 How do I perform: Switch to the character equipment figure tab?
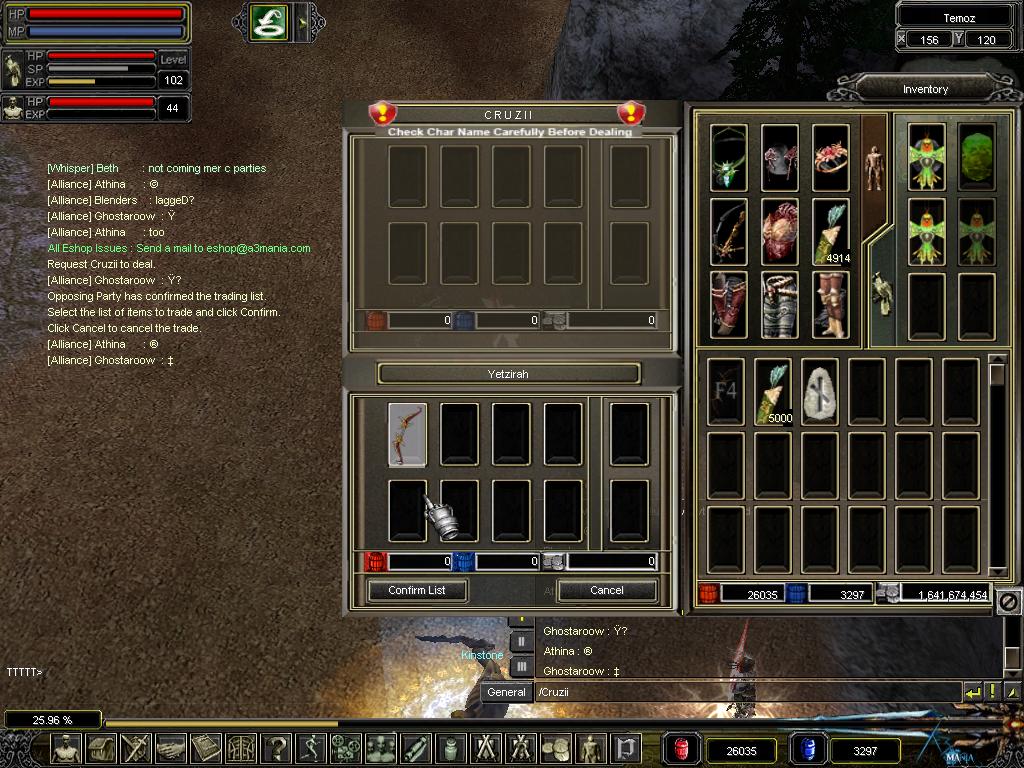click(x=874, y=164)
